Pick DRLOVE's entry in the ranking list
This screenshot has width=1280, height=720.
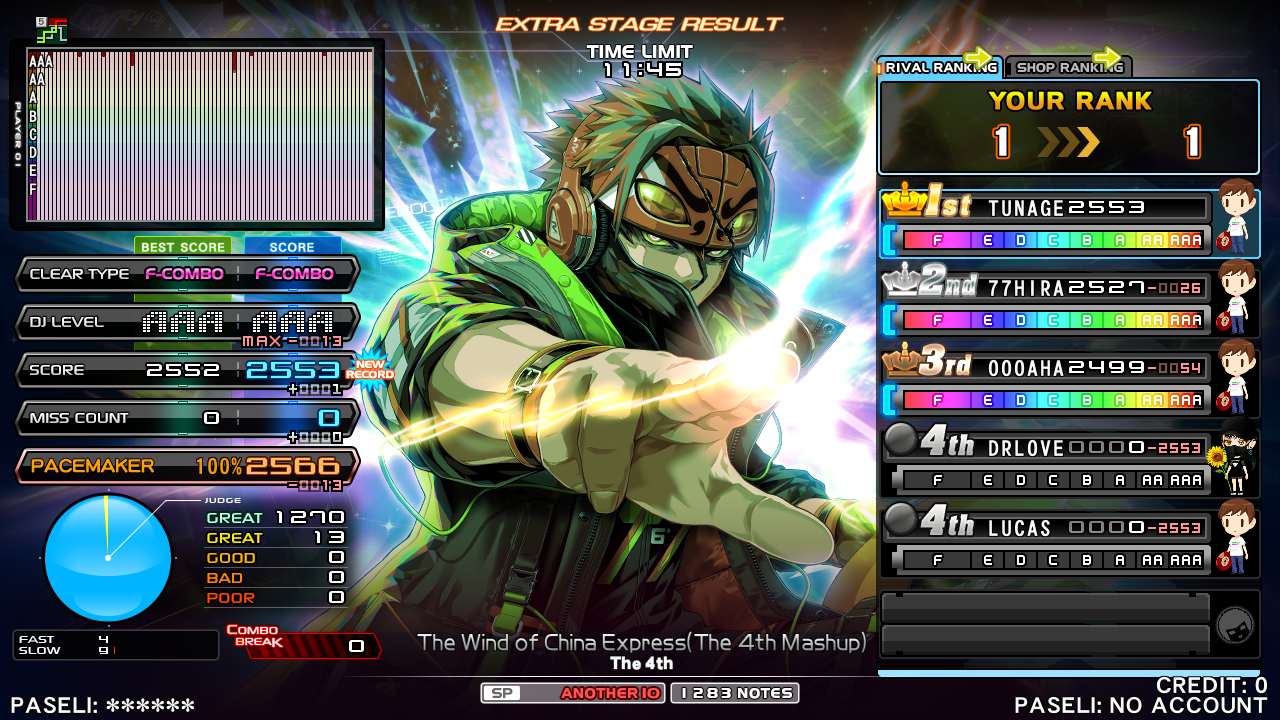click(x=1045, y=462)
